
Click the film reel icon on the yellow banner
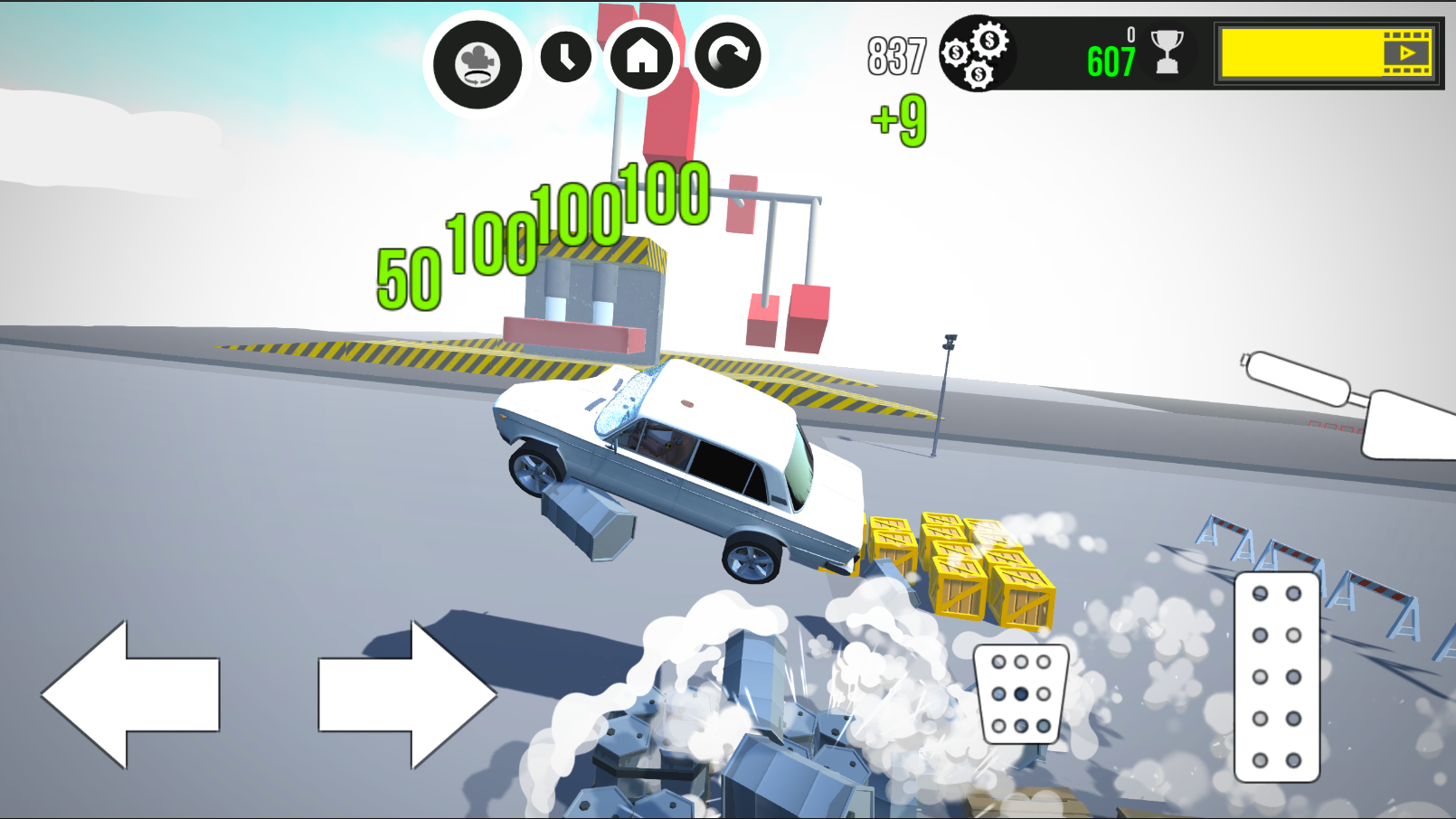[1407, 54]
